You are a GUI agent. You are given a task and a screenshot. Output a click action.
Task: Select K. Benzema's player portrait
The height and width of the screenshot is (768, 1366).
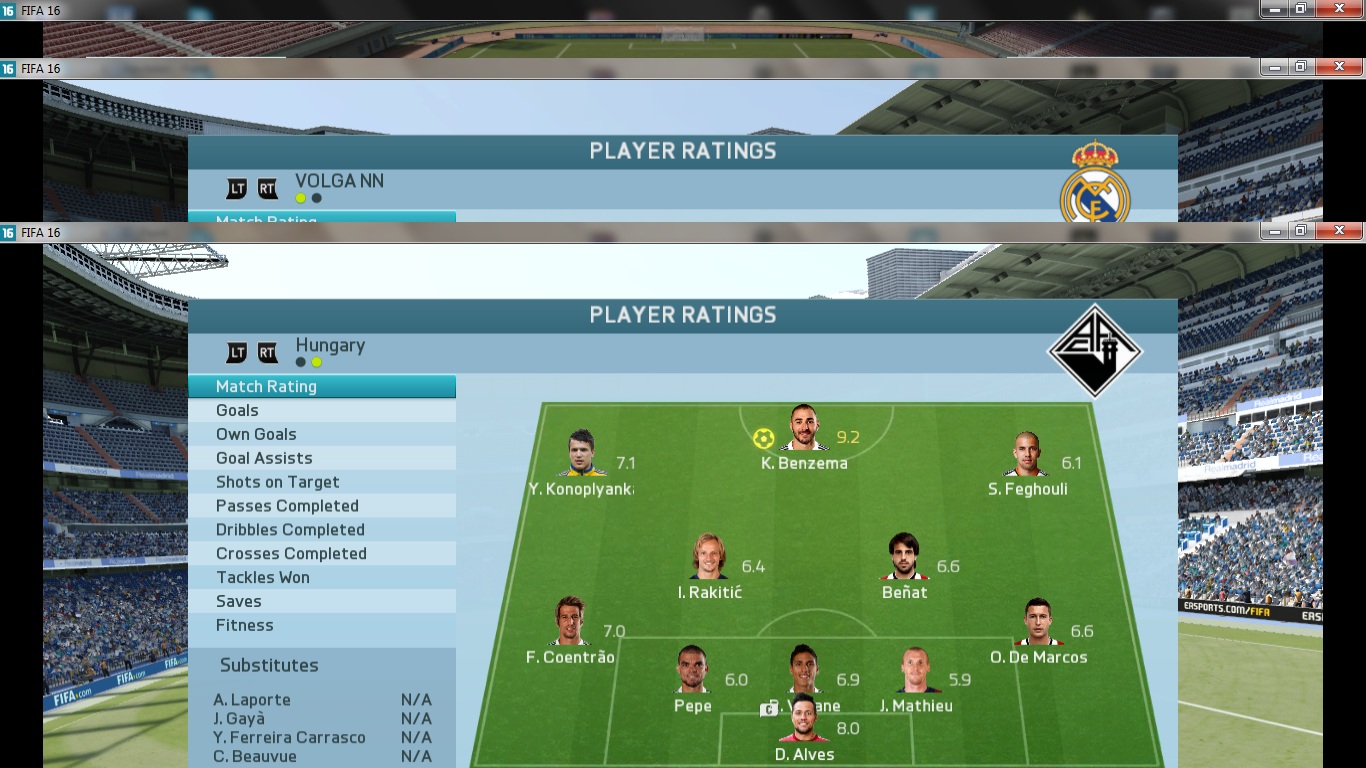pos(804,430)
